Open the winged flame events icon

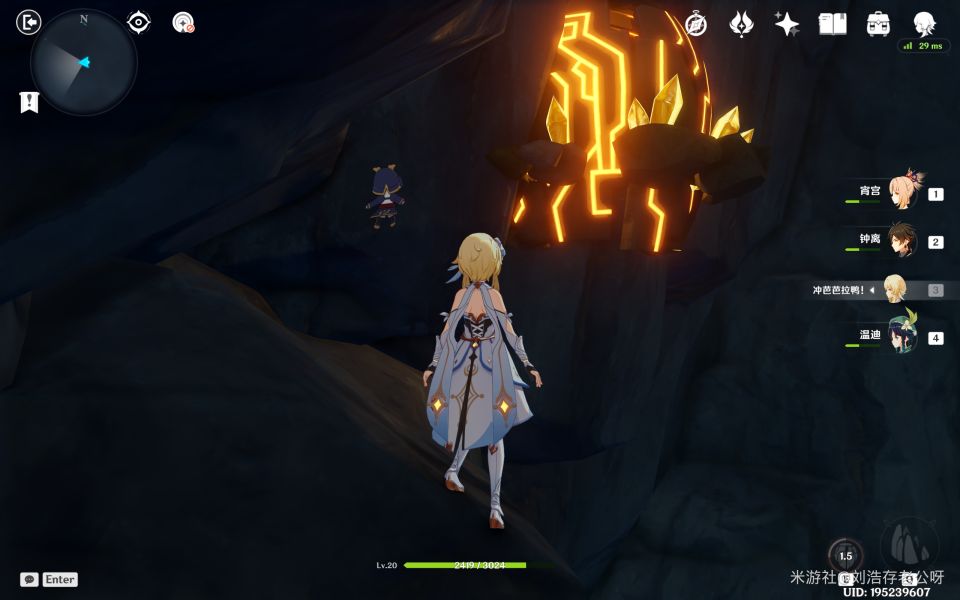tap(741, 24)
